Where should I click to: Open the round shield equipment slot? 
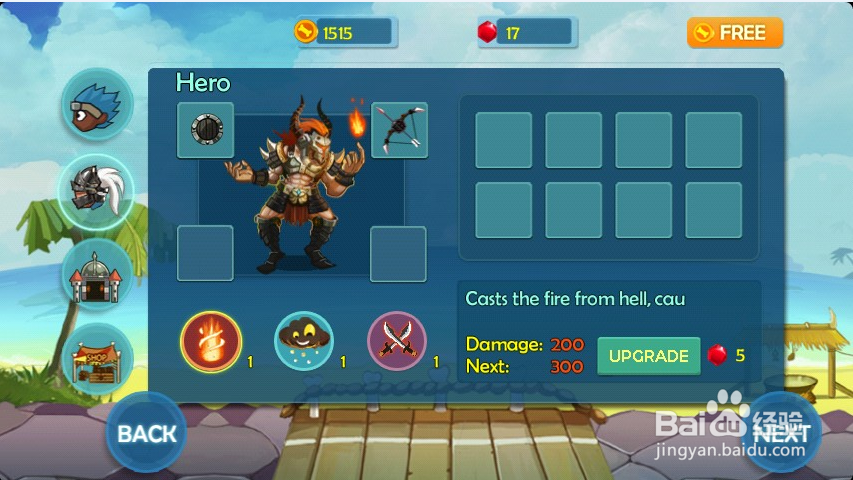[x=205, y=130]
